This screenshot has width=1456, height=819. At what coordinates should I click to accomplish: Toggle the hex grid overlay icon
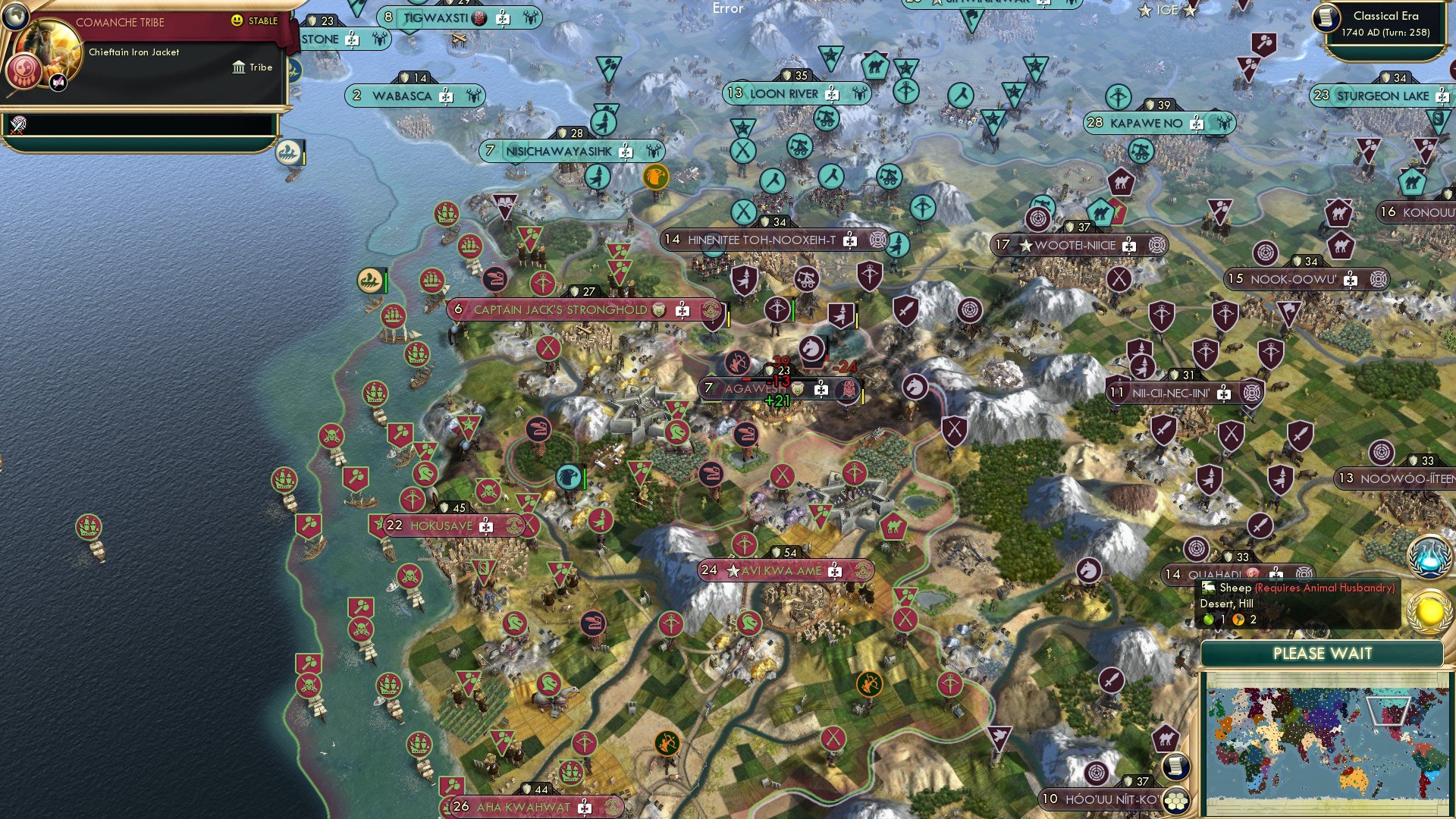1175,801
